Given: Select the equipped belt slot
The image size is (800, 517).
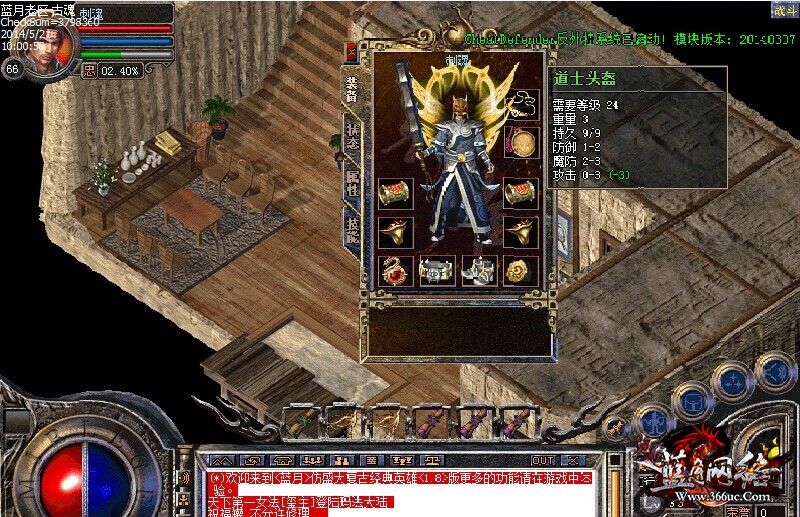Looking at the screenshot, I should coord(436,269).
